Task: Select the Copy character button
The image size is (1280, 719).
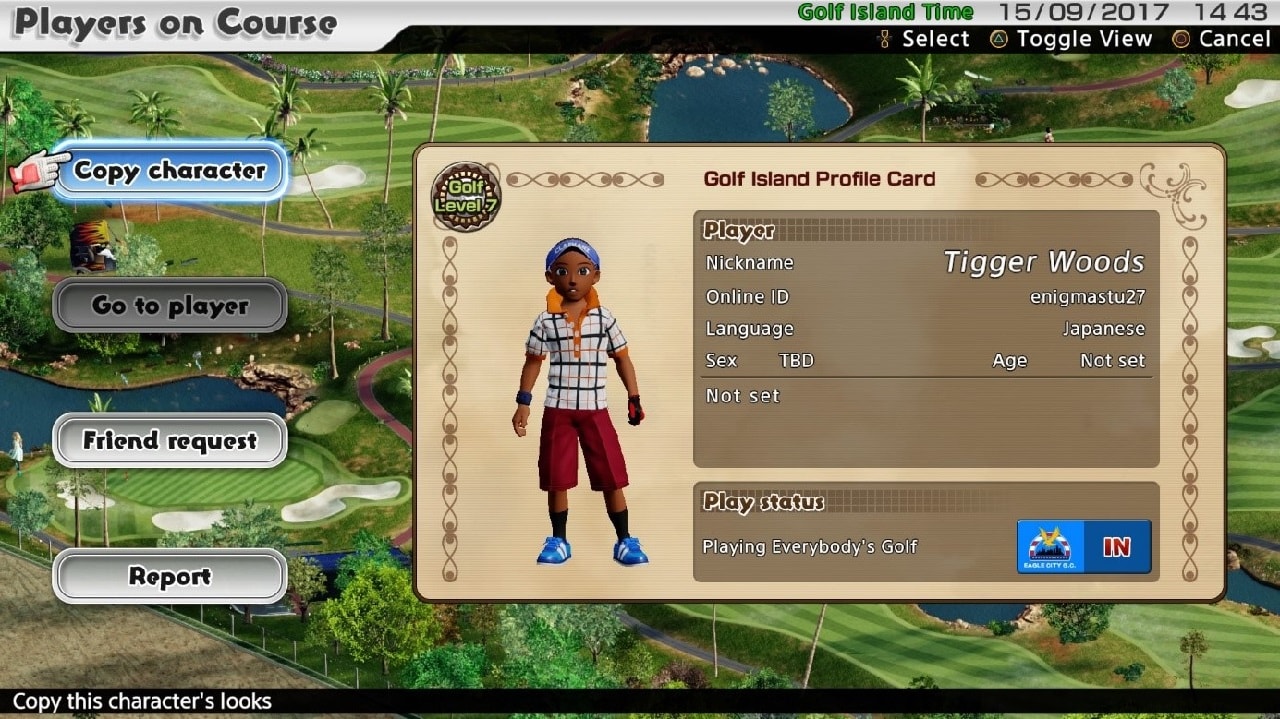Action: [170, 171]
